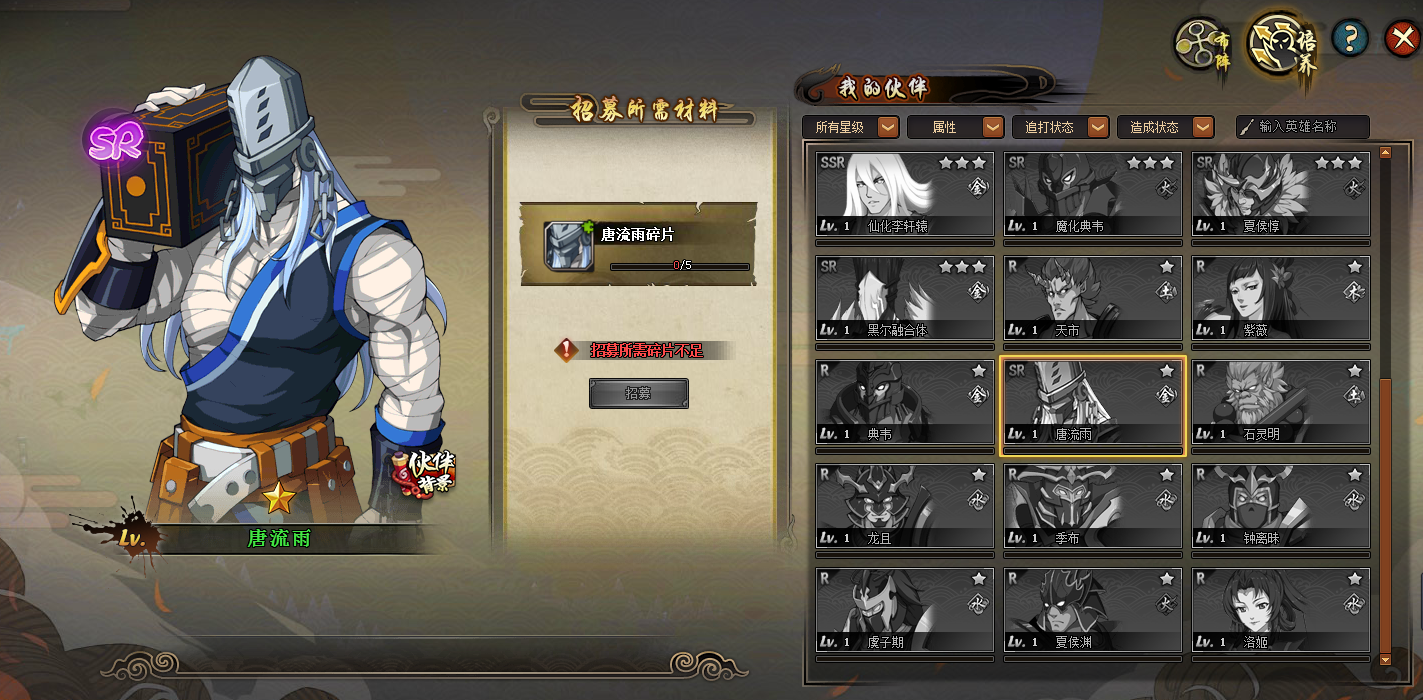Switch to the 布阵 formation tab

[1202, 44]
